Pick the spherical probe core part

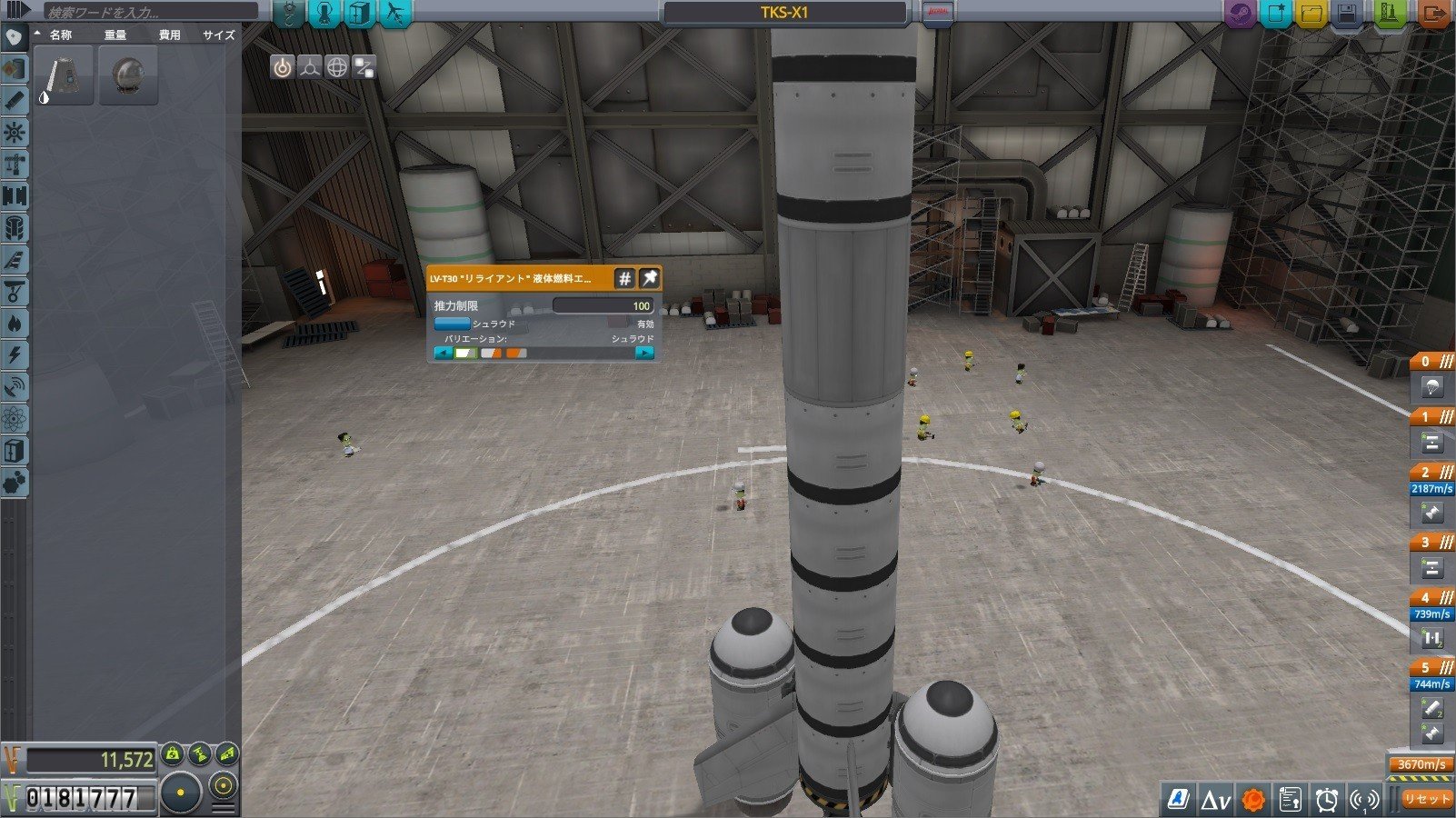click(128, 75)
